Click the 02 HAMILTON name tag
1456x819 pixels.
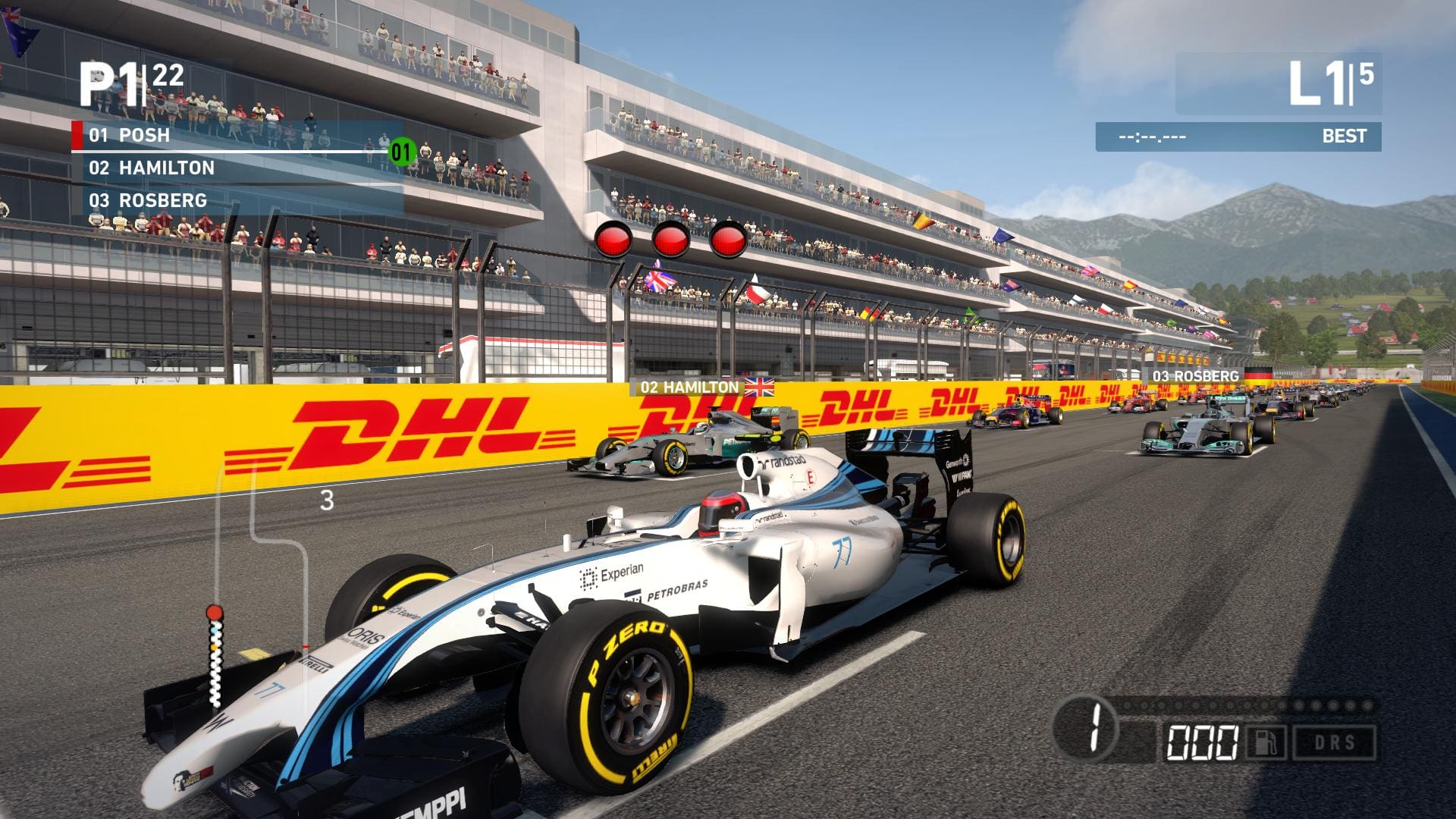(x=703, y=388)
